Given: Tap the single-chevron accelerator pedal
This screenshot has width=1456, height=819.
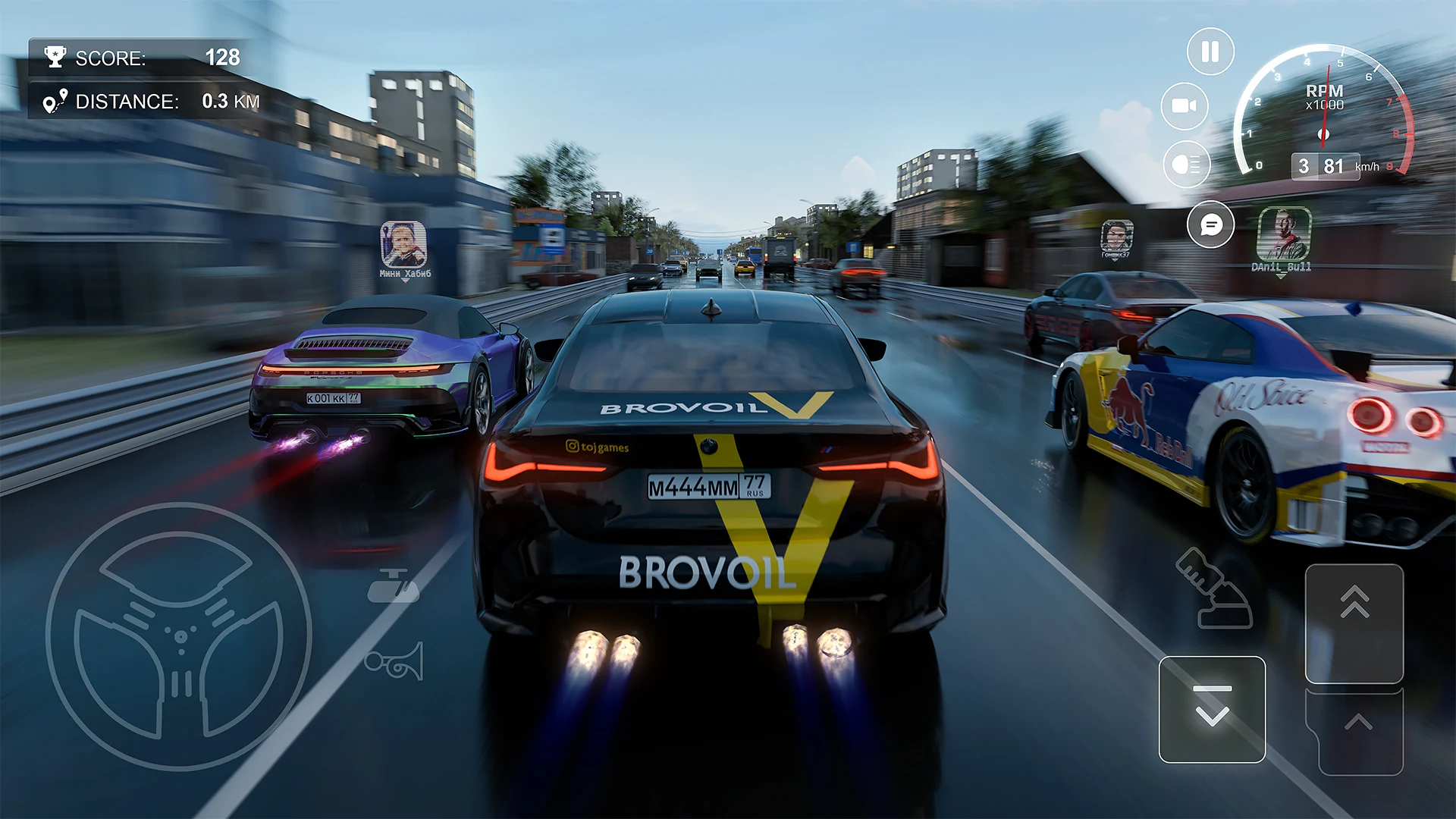Looking at the screenshot, I should coord(1357,730).
